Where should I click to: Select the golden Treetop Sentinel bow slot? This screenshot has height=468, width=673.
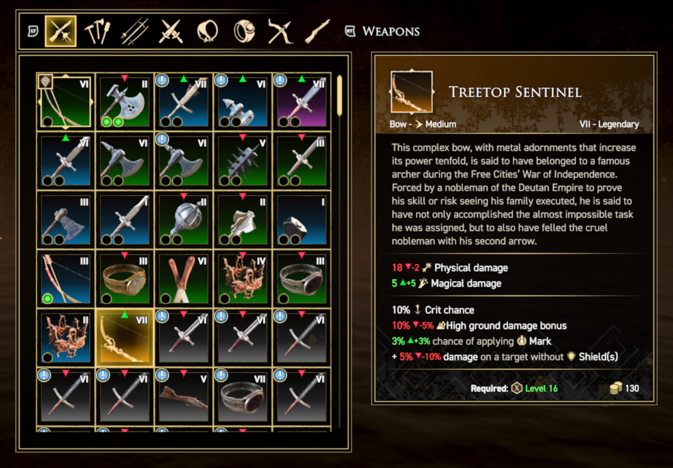[124, 336]
